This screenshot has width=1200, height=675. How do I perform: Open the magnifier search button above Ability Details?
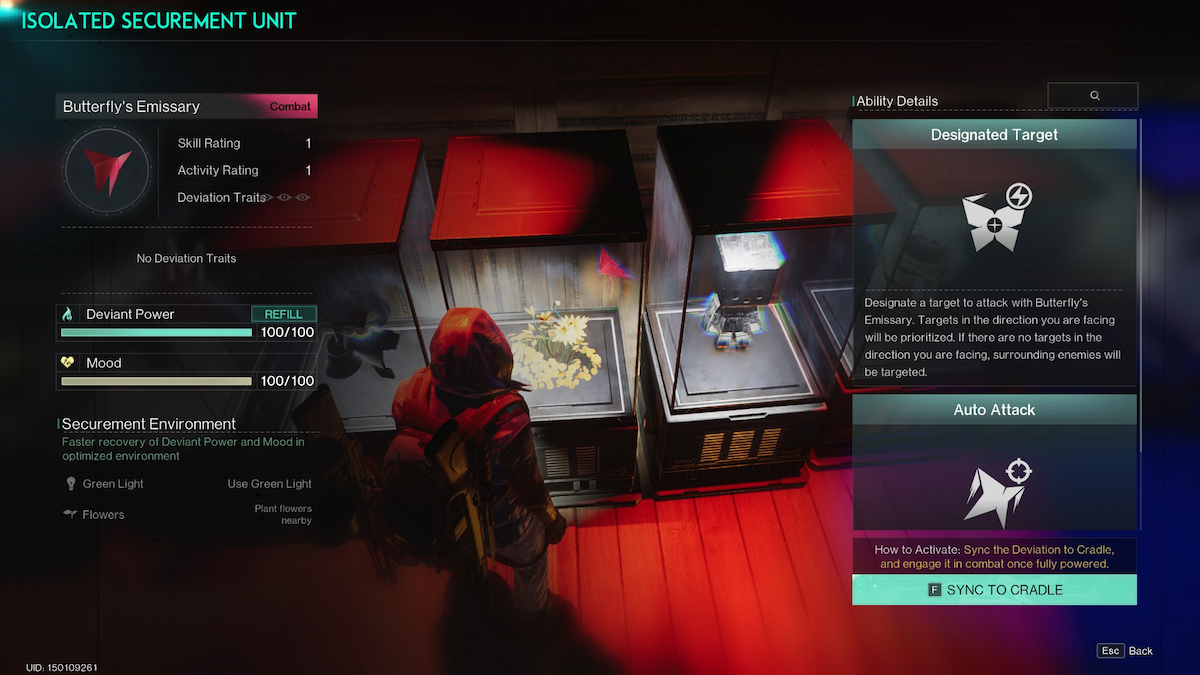coord(1093,95)
